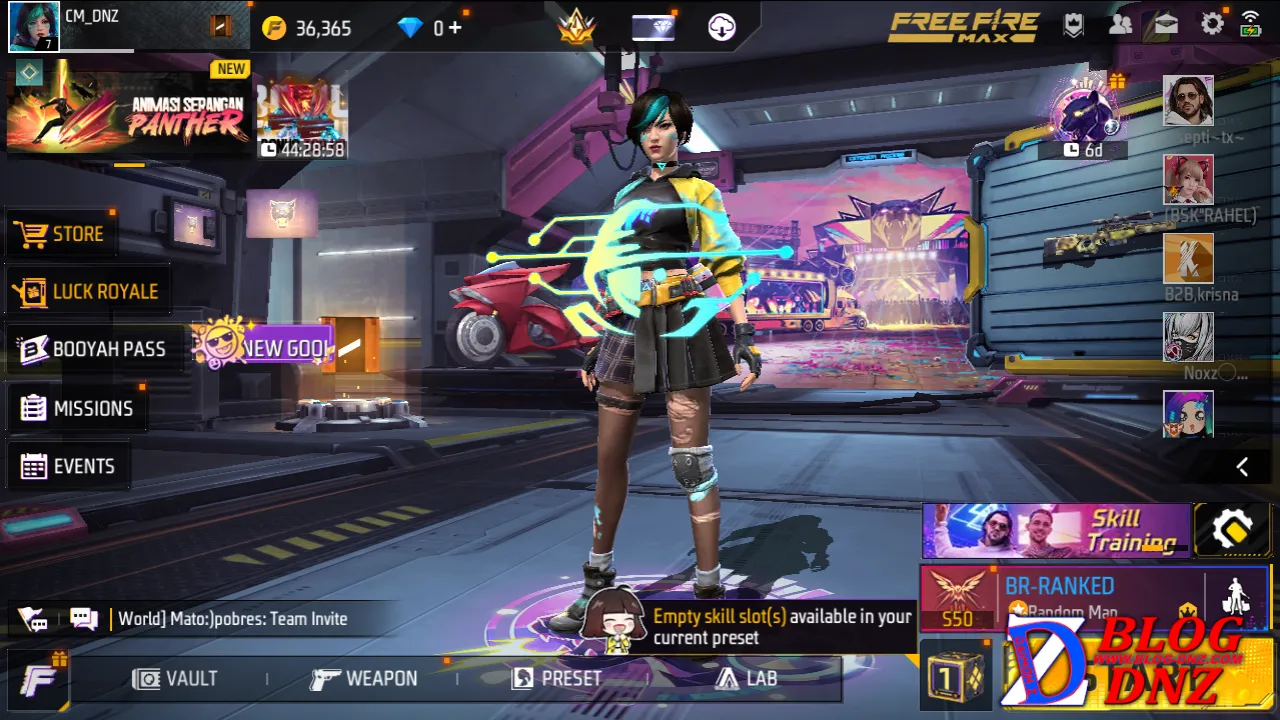Open the Animasi Serangan Panther banner
Image resolution: width=1280 pixels, height=720 pixels.
[x=128, y=108]
